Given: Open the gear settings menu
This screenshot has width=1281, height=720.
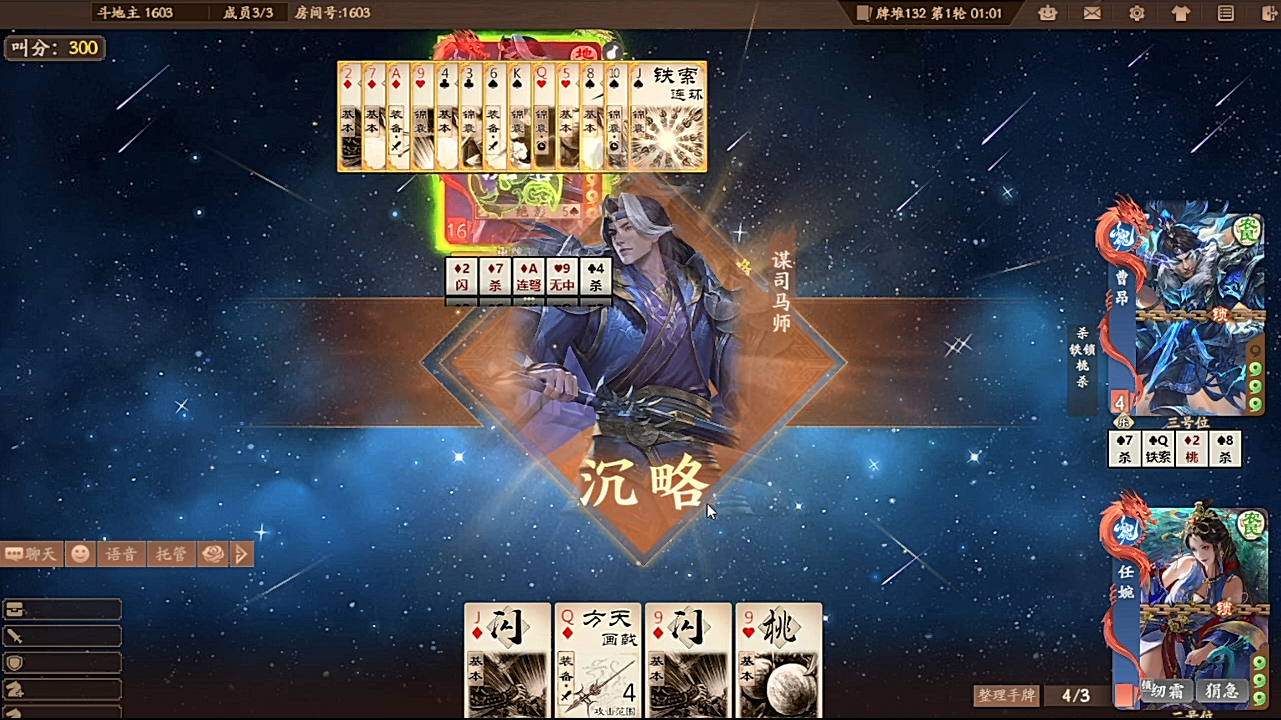Looking at the screenshot, I should point(1137,13).
